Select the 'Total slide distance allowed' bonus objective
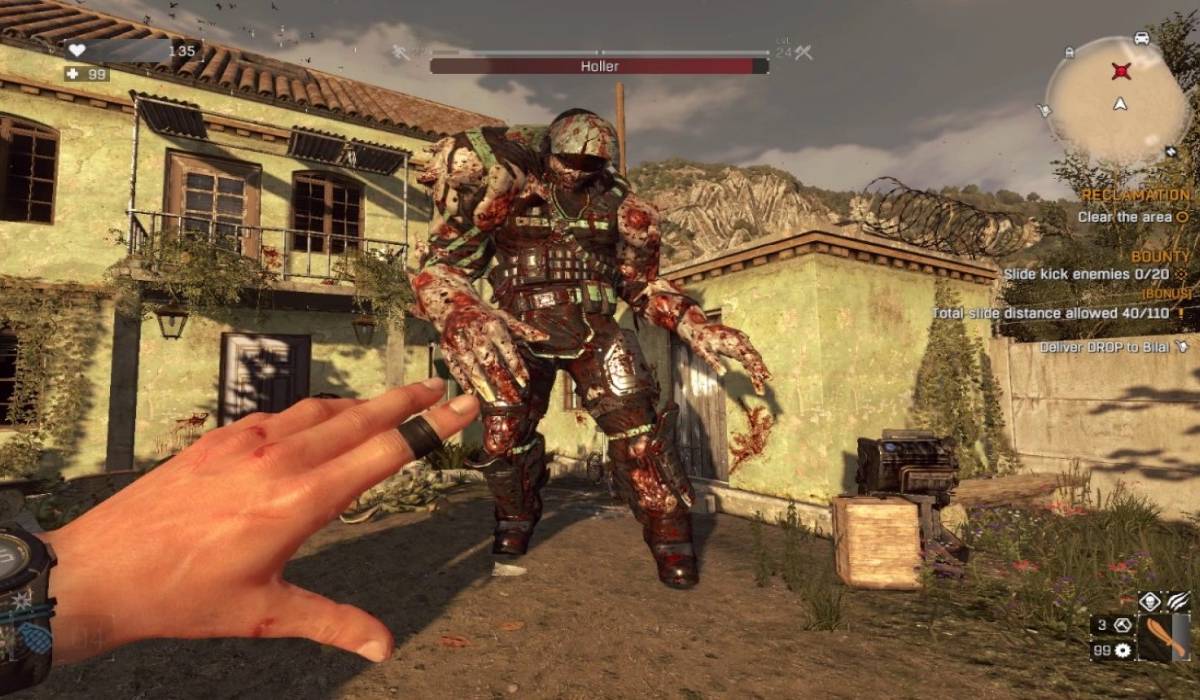This screenshot has width=1200, height=700. [1059, 313]
